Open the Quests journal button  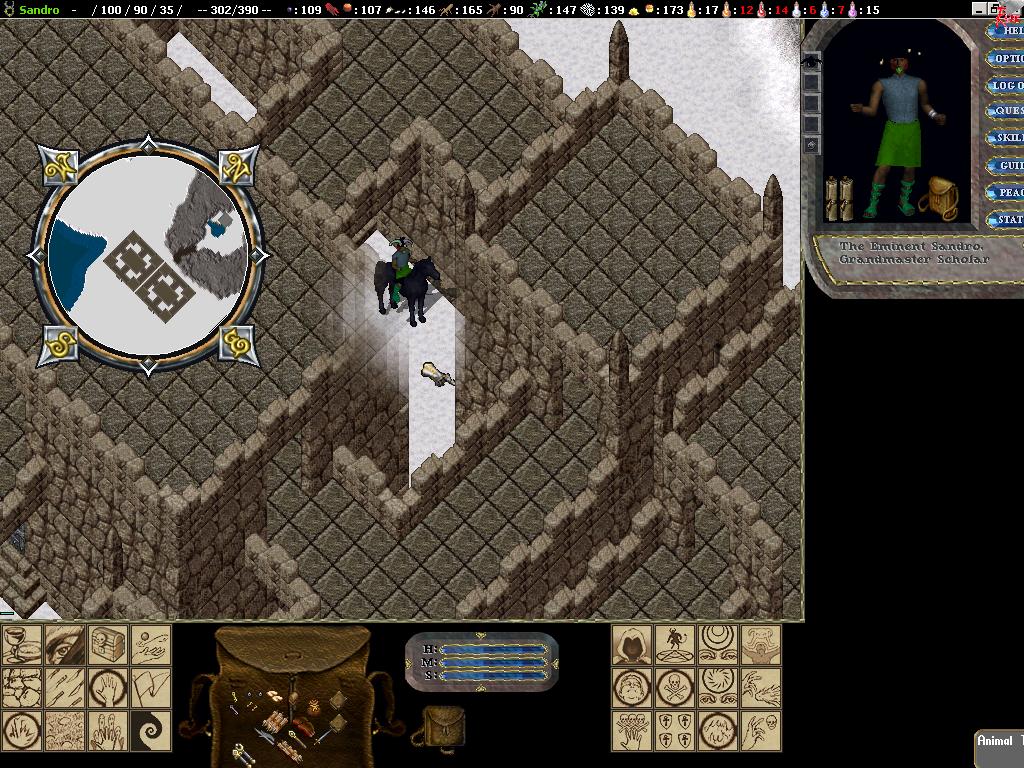click(1008, 111)
